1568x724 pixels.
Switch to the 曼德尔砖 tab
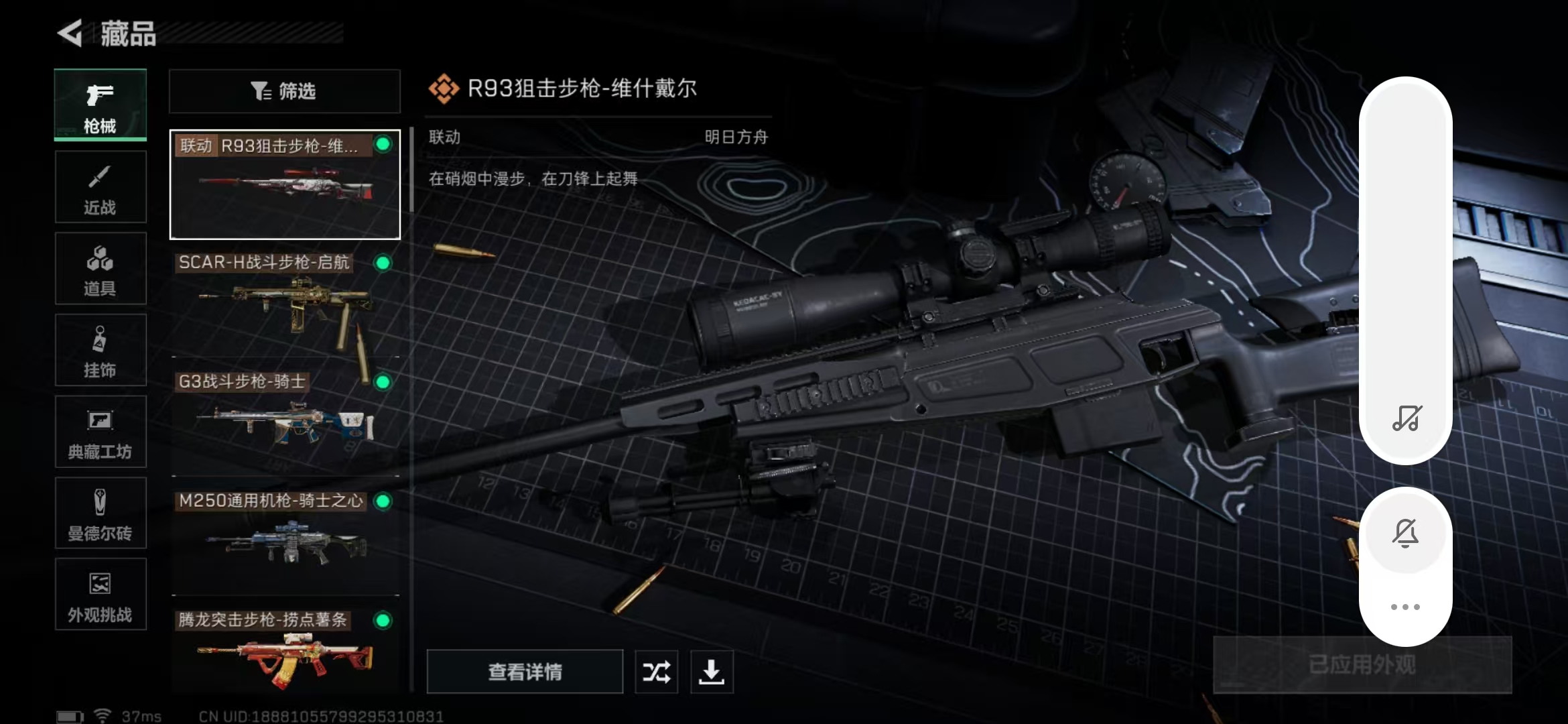point(101,514)
